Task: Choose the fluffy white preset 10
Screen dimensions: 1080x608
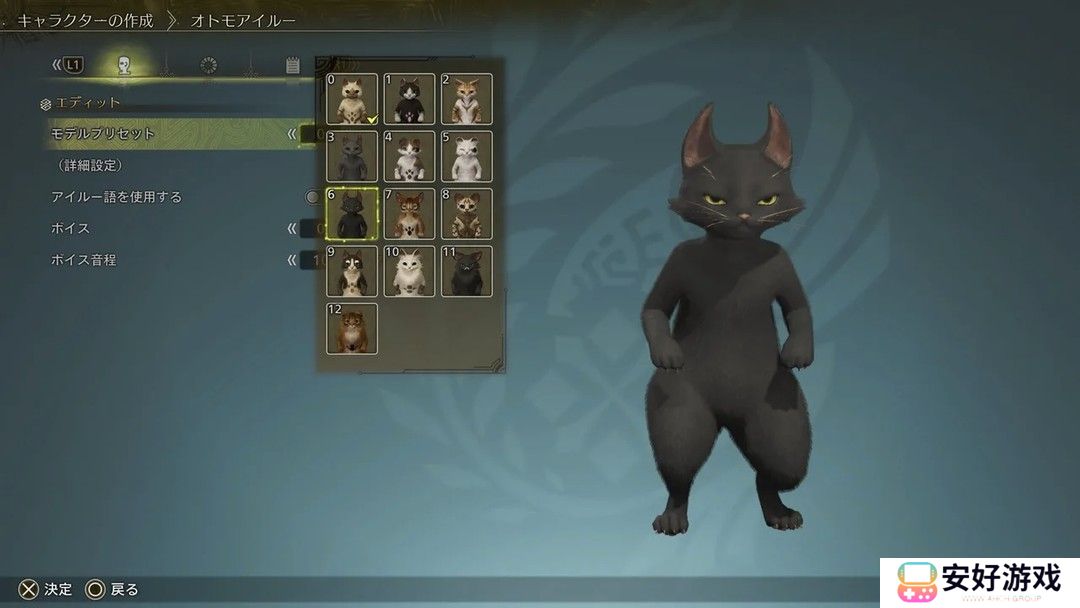Action: tap(410, 271)
